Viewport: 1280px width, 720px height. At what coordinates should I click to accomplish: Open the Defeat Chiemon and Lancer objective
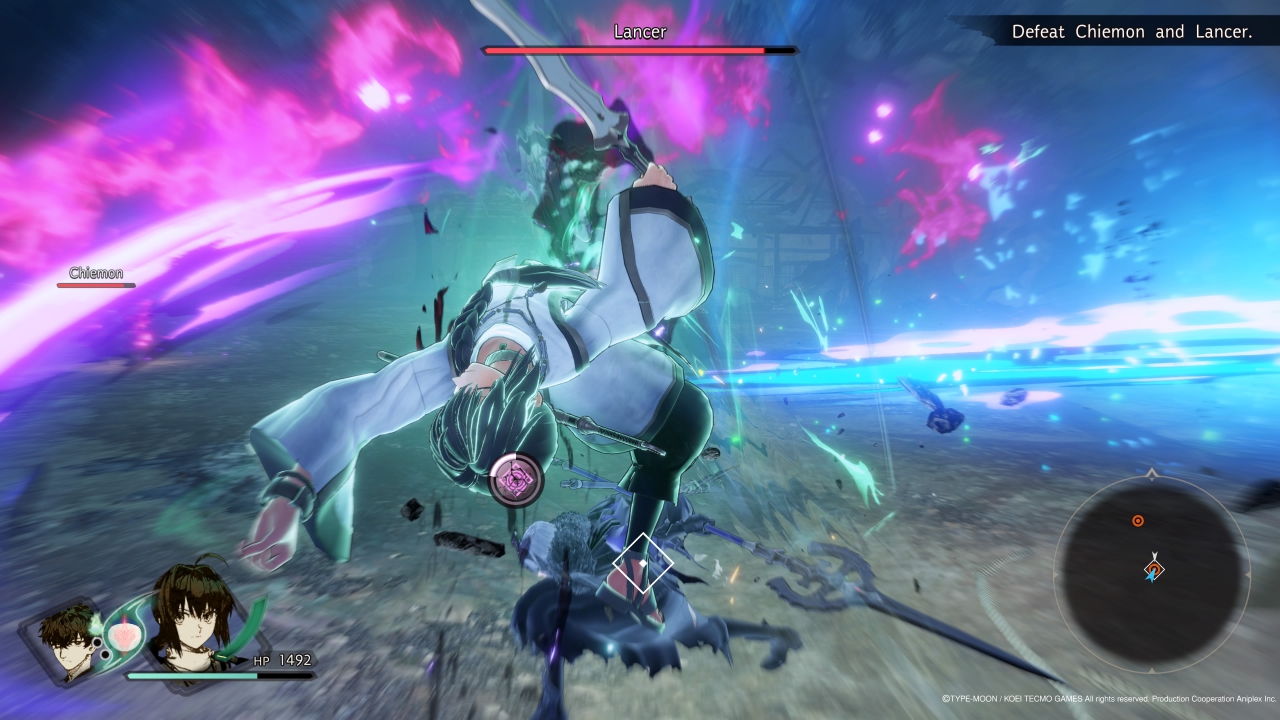1131,32
